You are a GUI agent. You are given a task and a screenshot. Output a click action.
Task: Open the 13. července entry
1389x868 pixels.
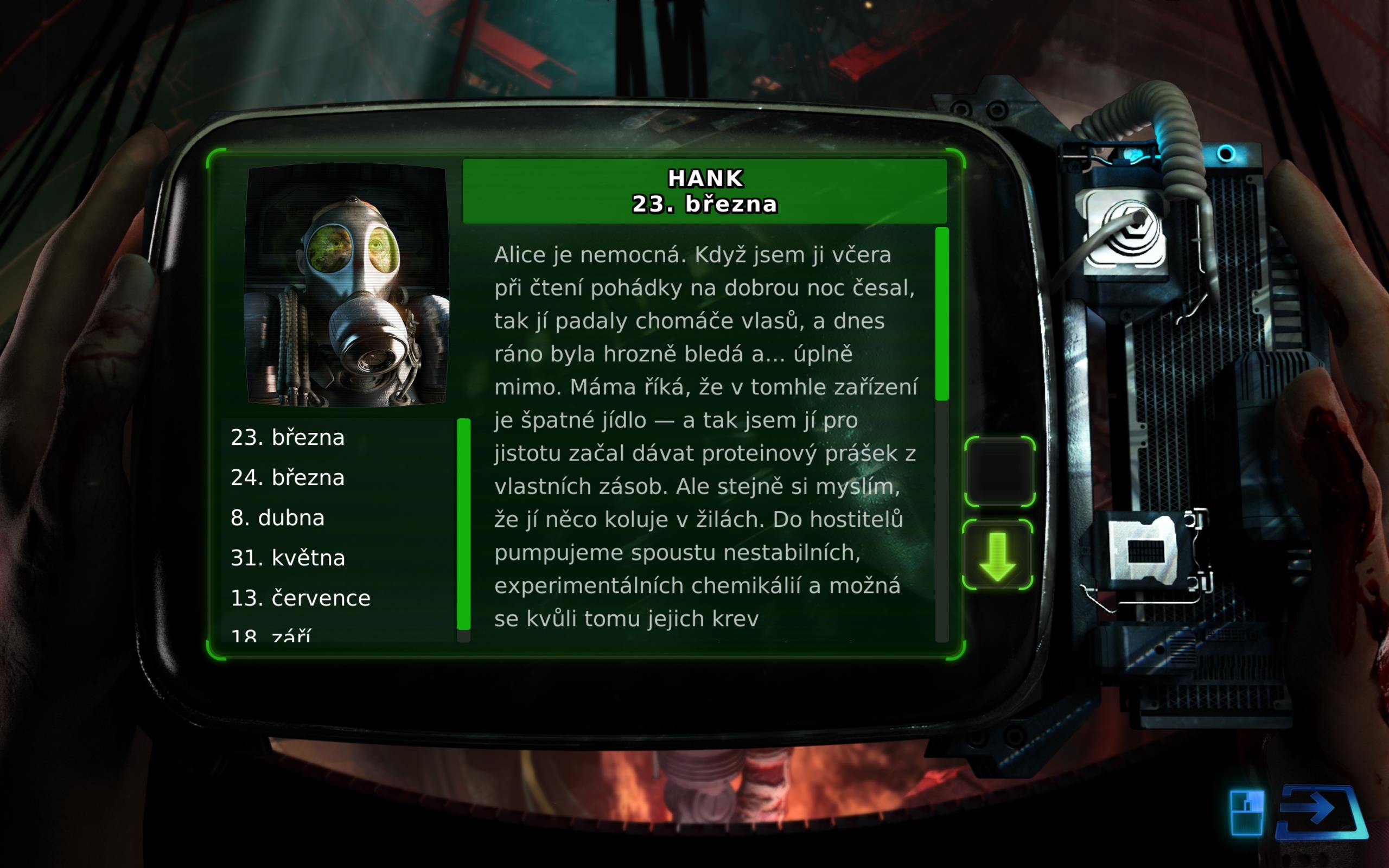pos(301,598)
